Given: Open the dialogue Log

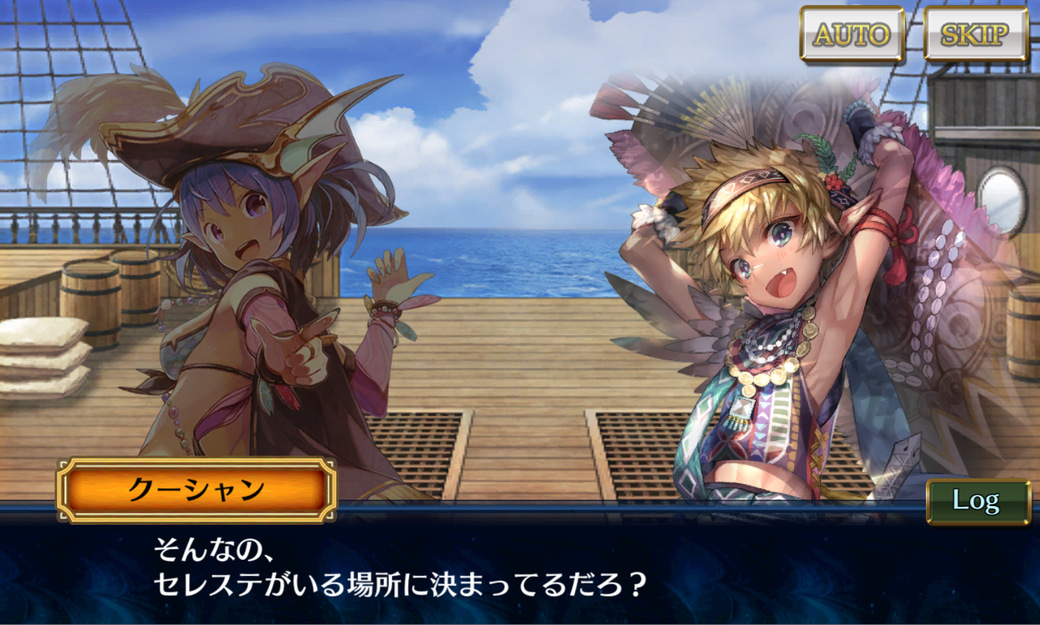Looking at the screenshot, I should (x=977, y=500).
